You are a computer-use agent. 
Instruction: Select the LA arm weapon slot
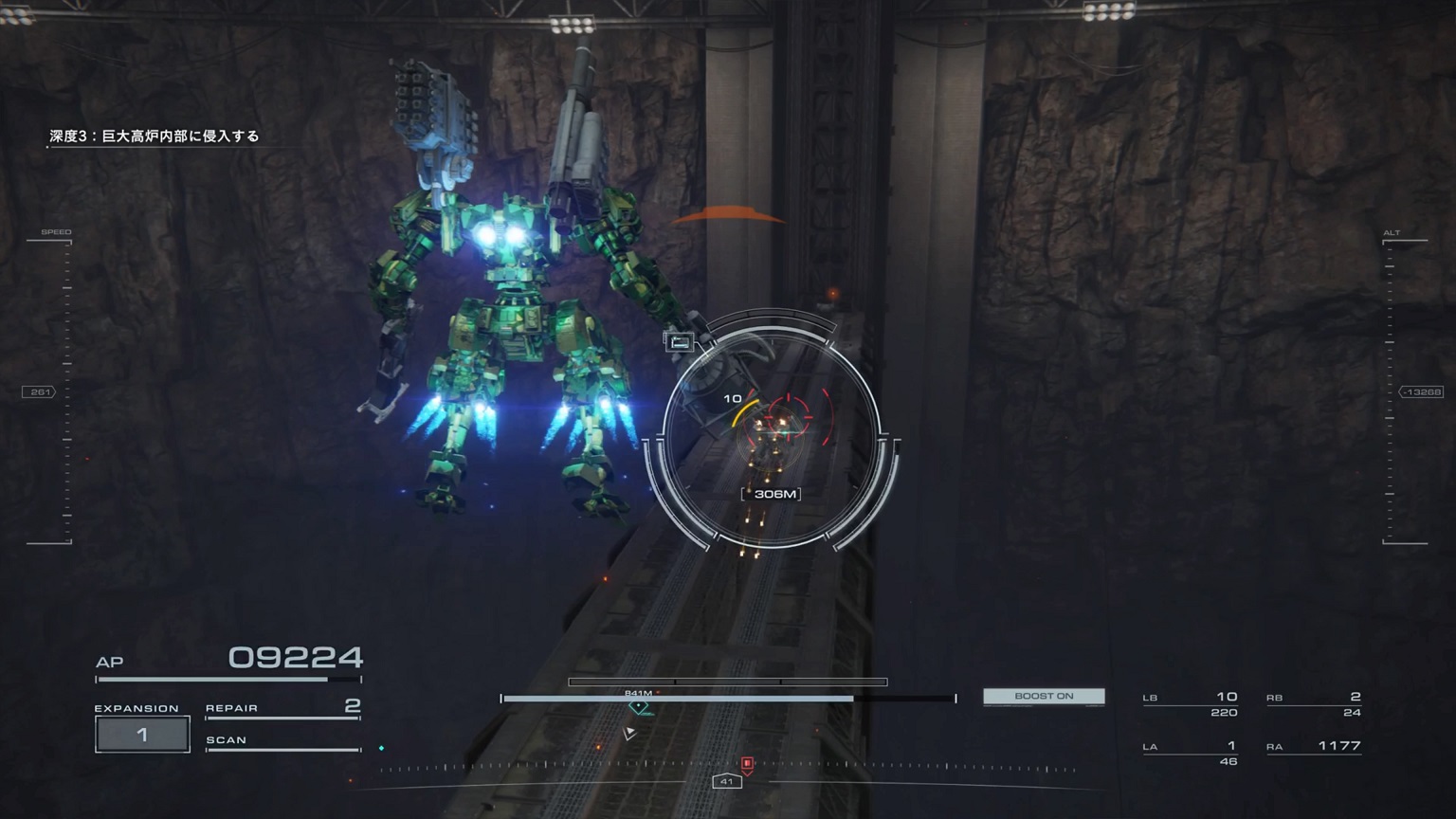(1191, 753)
